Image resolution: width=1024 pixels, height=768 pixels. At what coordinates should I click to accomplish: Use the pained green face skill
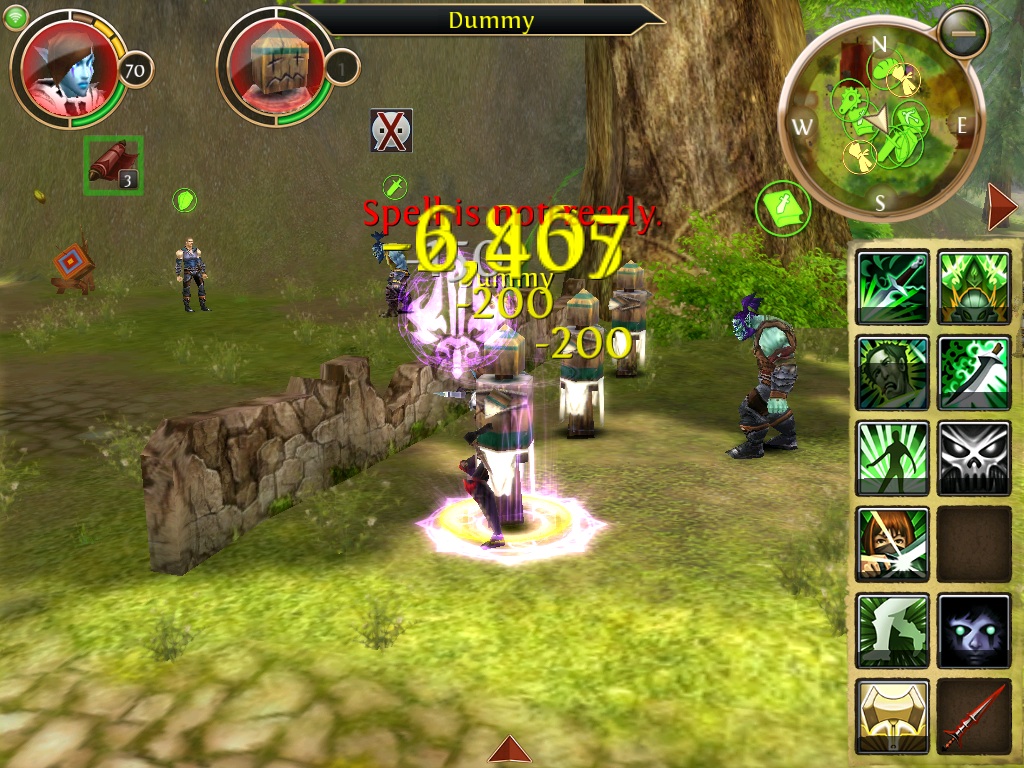892,372
